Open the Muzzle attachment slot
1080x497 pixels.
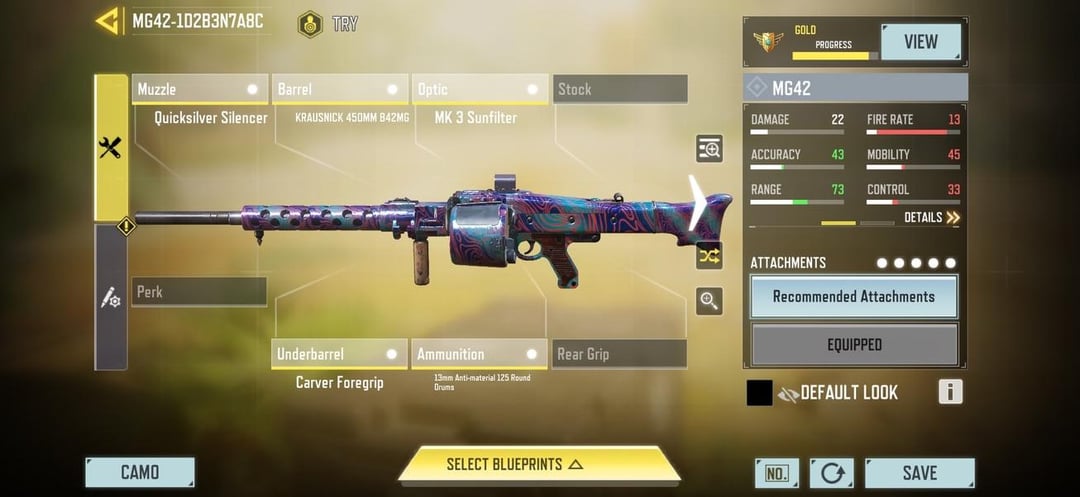pyautogui.click(x=200, y=89)
